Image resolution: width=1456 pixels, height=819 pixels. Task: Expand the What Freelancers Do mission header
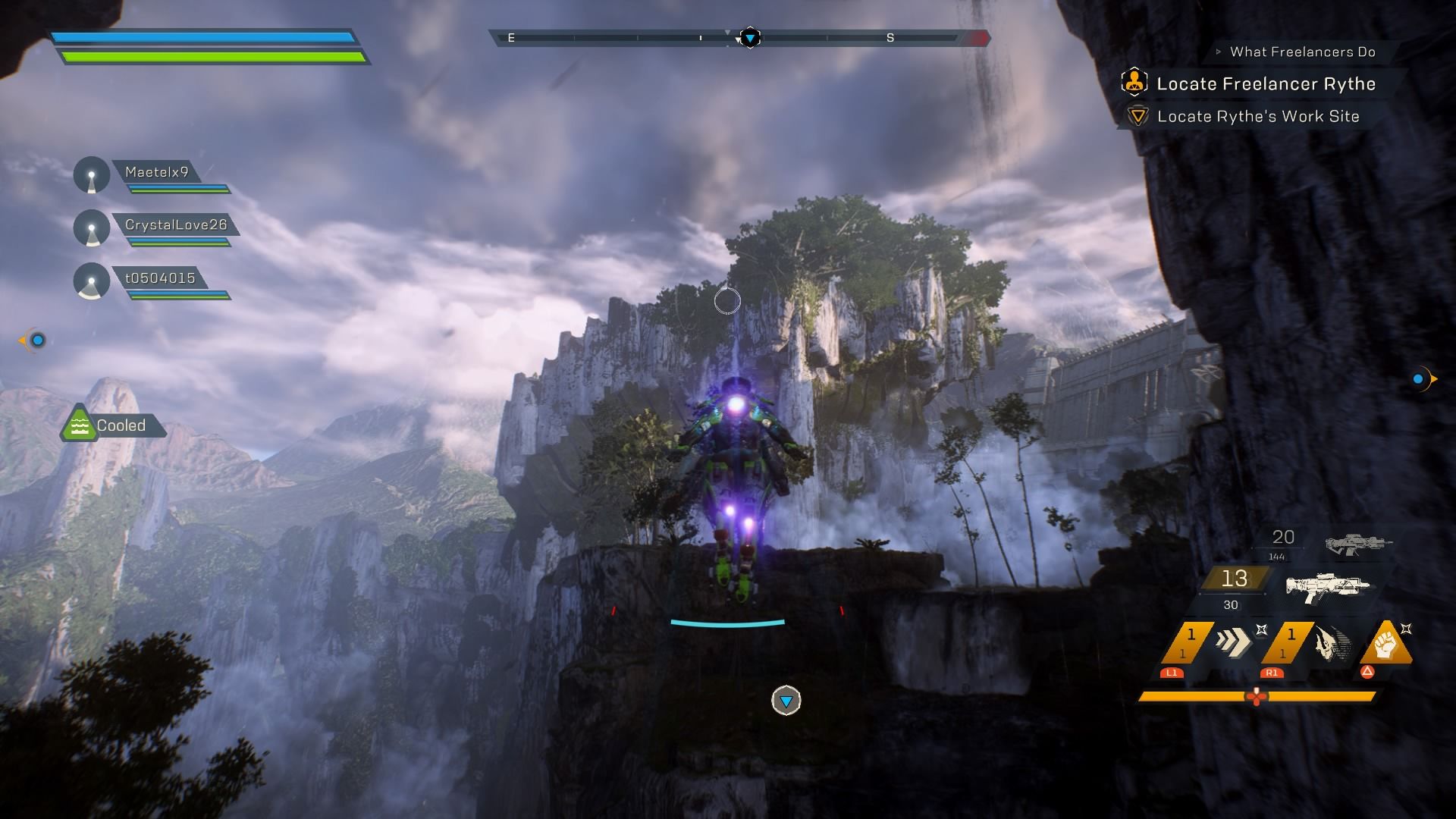[x=1301, y=52]
